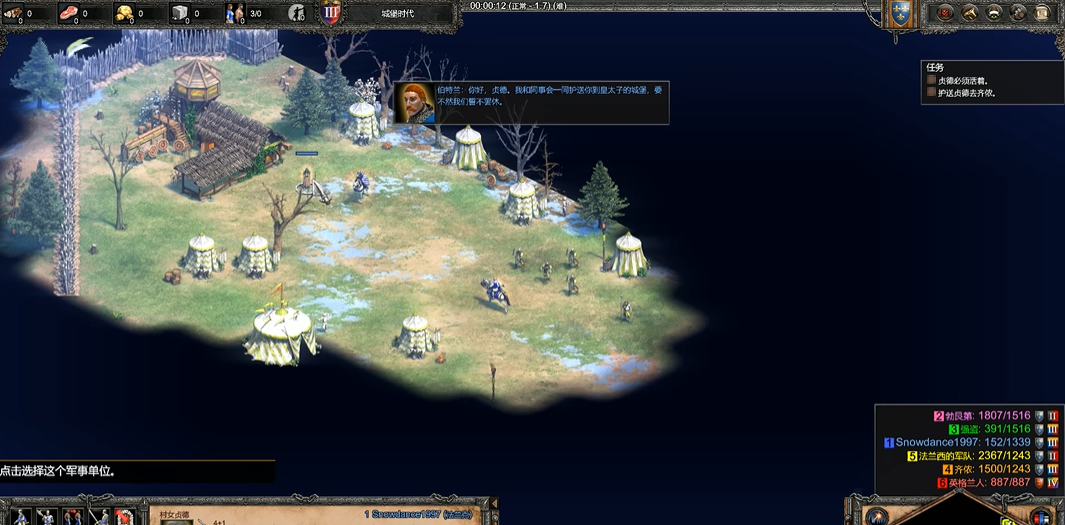Click the speaker portrait in dialogue box
Screen dimensions: 1065x525
414,103
